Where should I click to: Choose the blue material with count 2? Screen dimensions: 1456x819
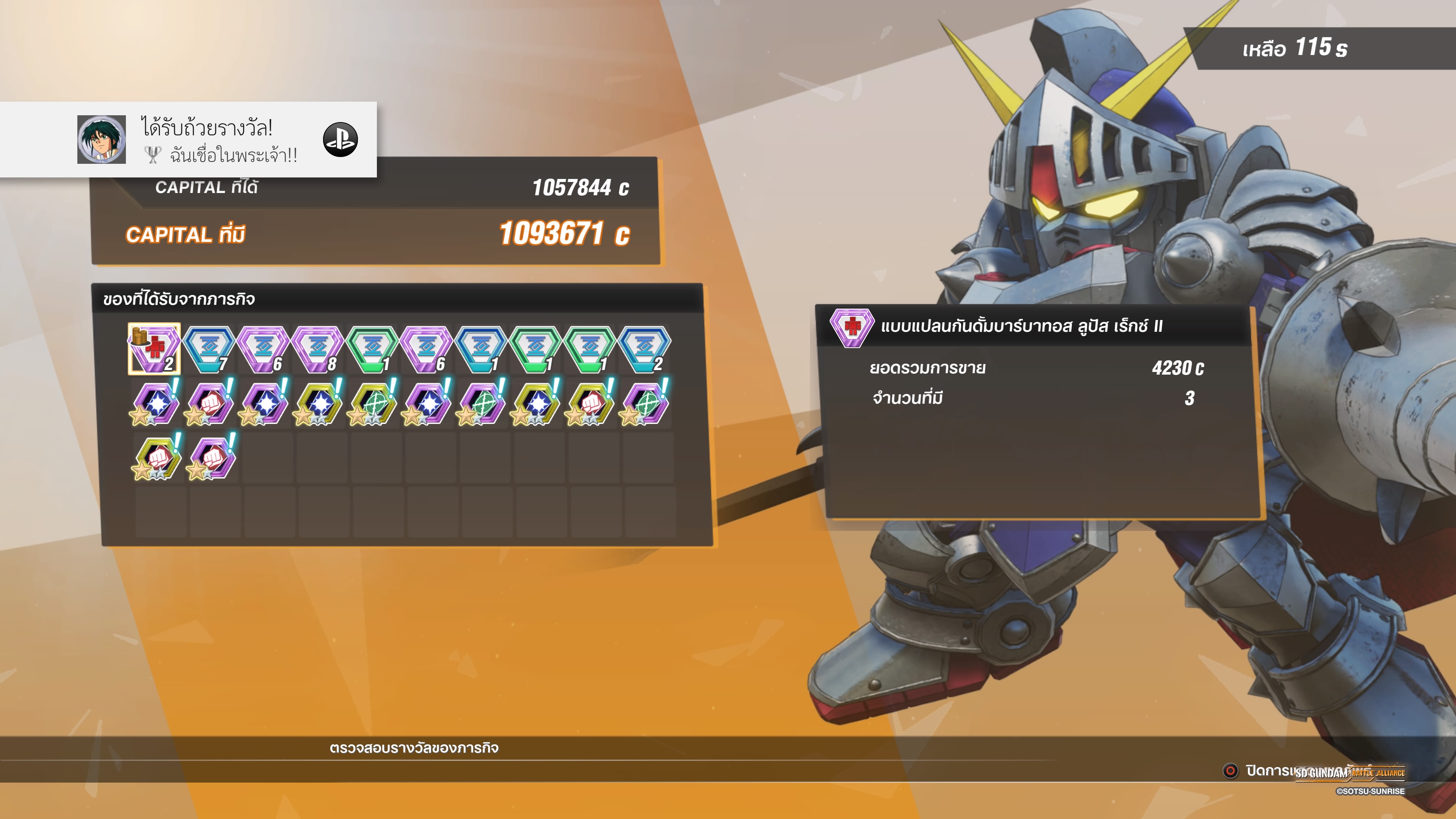644,349
